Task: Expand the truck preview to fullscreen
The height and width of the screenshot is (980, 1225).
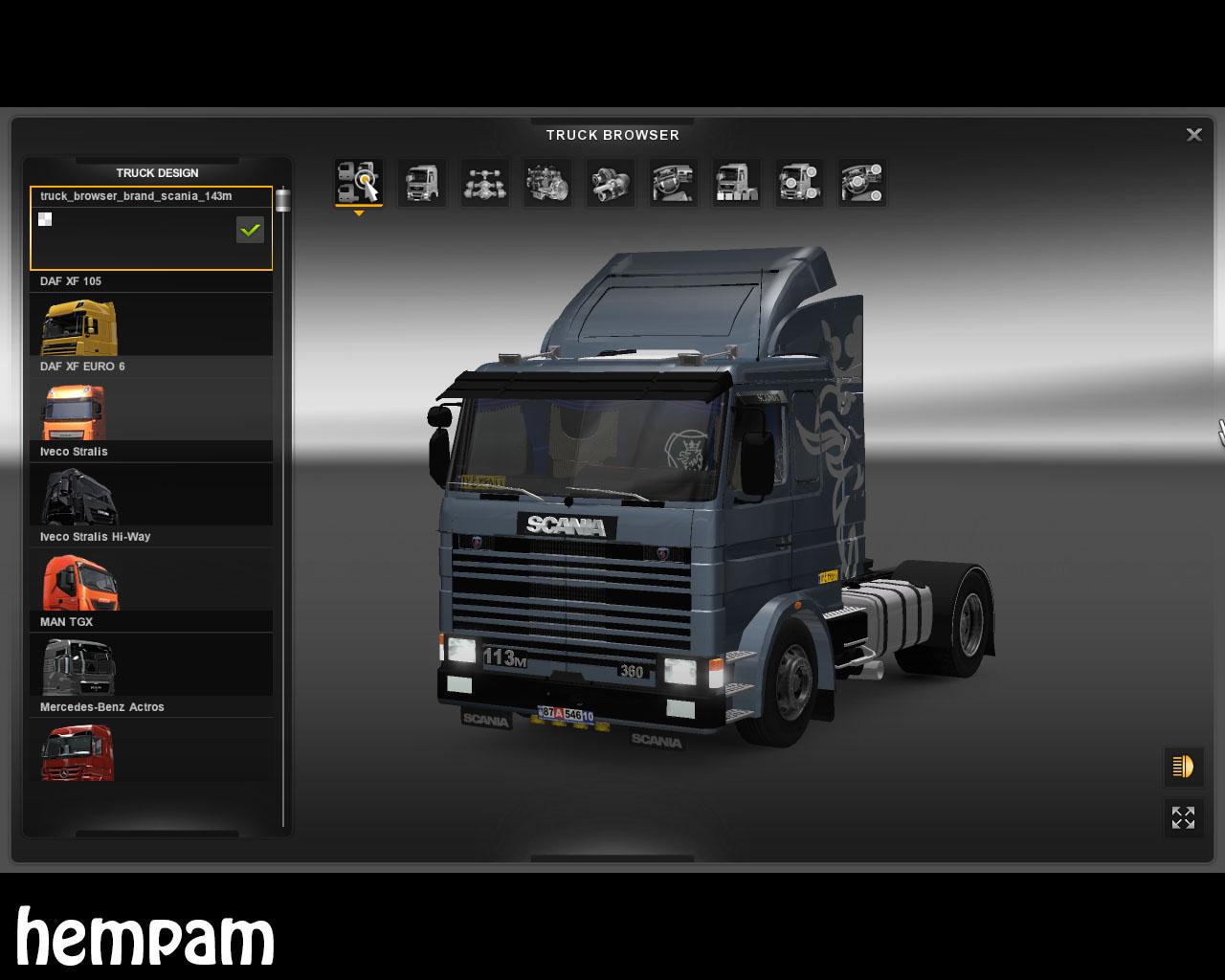Action: point(1183,817)
